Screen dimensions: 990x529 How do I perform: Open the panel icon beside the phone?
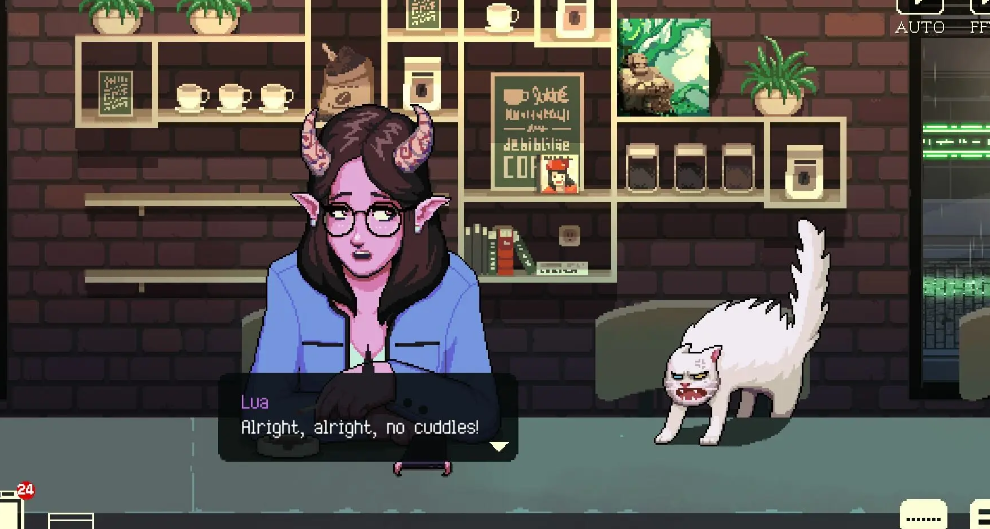click(70, 520)
